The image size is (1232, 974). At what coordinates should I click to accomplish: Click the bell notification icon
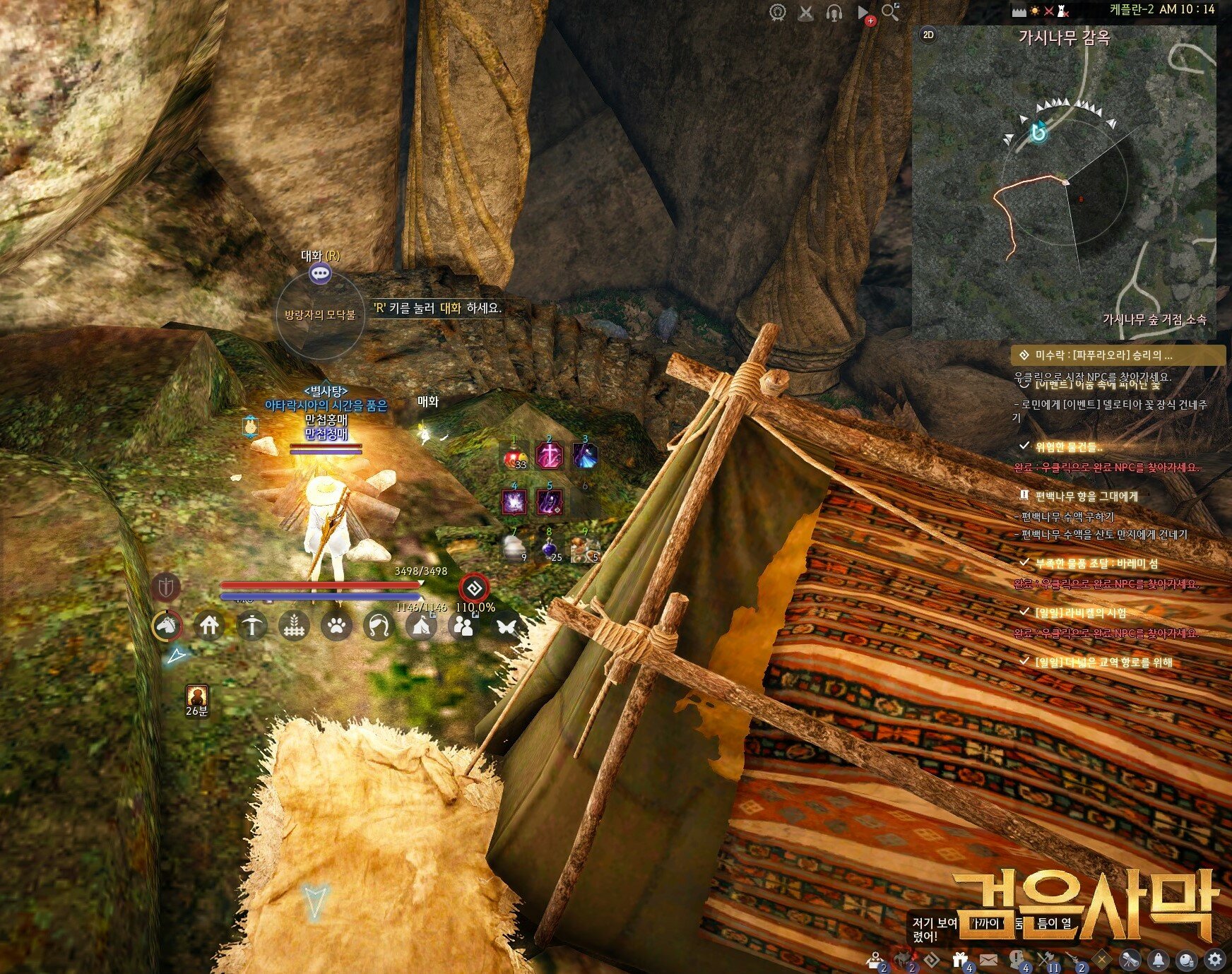(1158, 959)
